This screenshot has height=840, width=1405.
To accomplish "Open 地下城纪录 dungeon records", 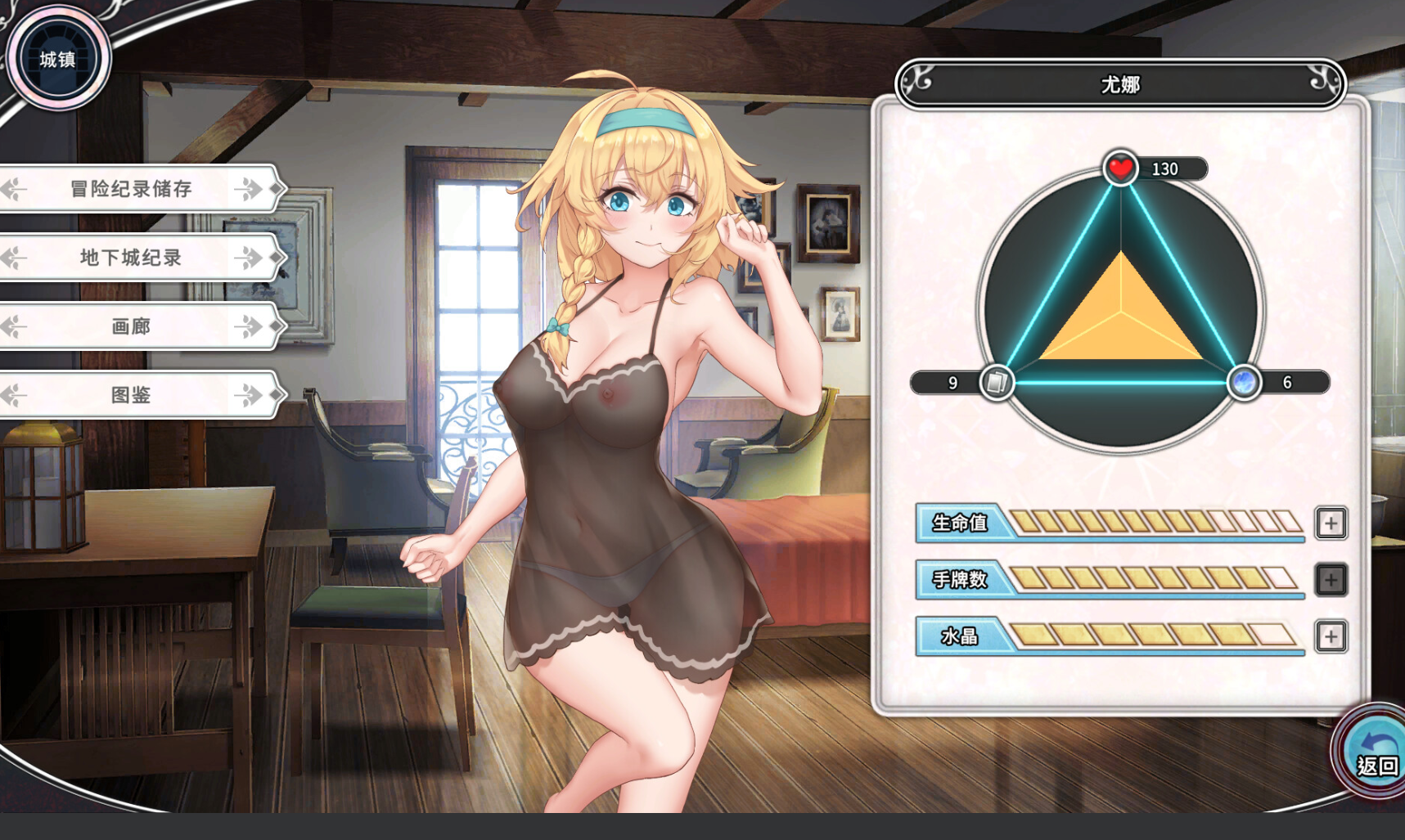I will click(x=131, y=258).
